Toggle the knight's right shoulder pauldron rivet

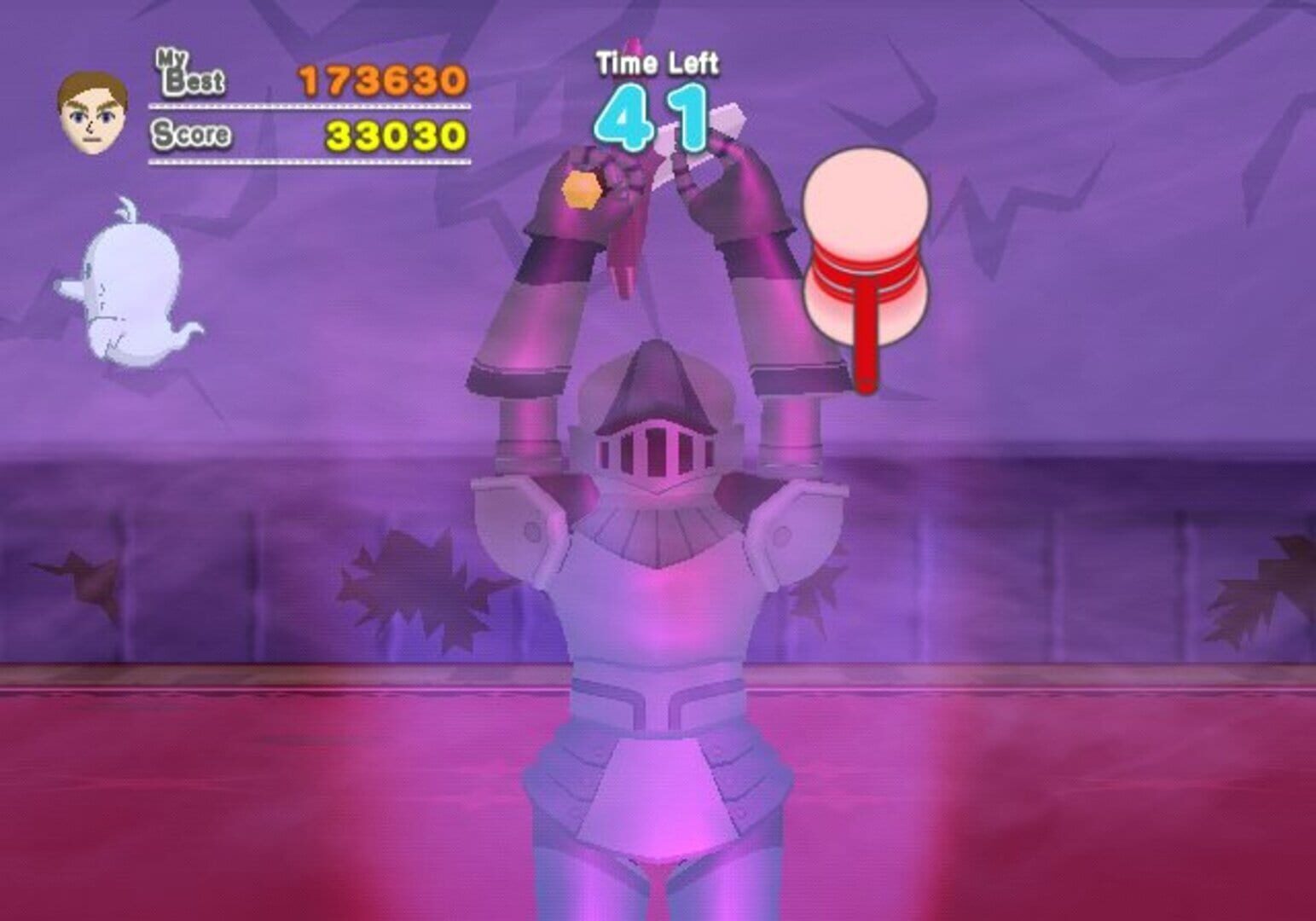[x=783, y=536]
